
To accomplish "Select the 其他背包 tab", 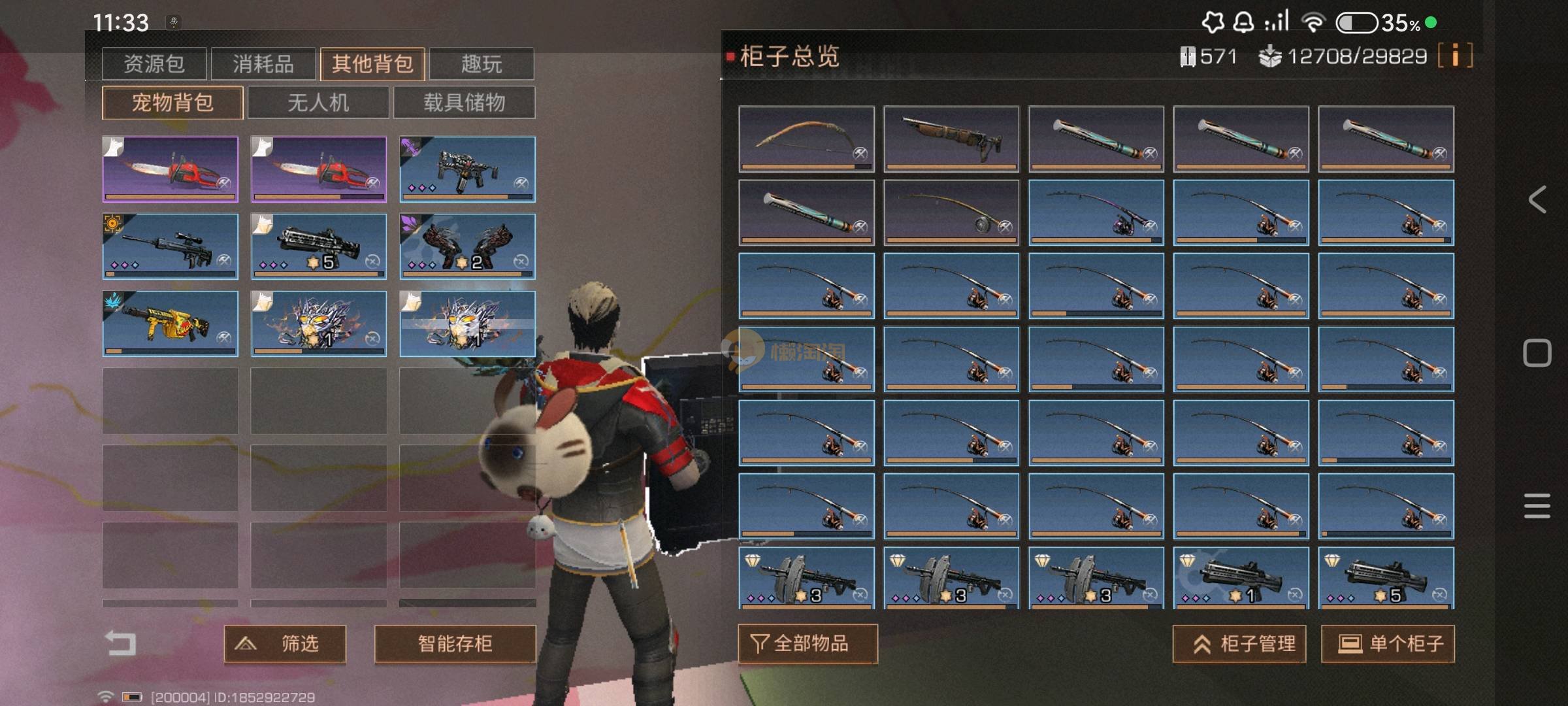I will click(372, 63).
